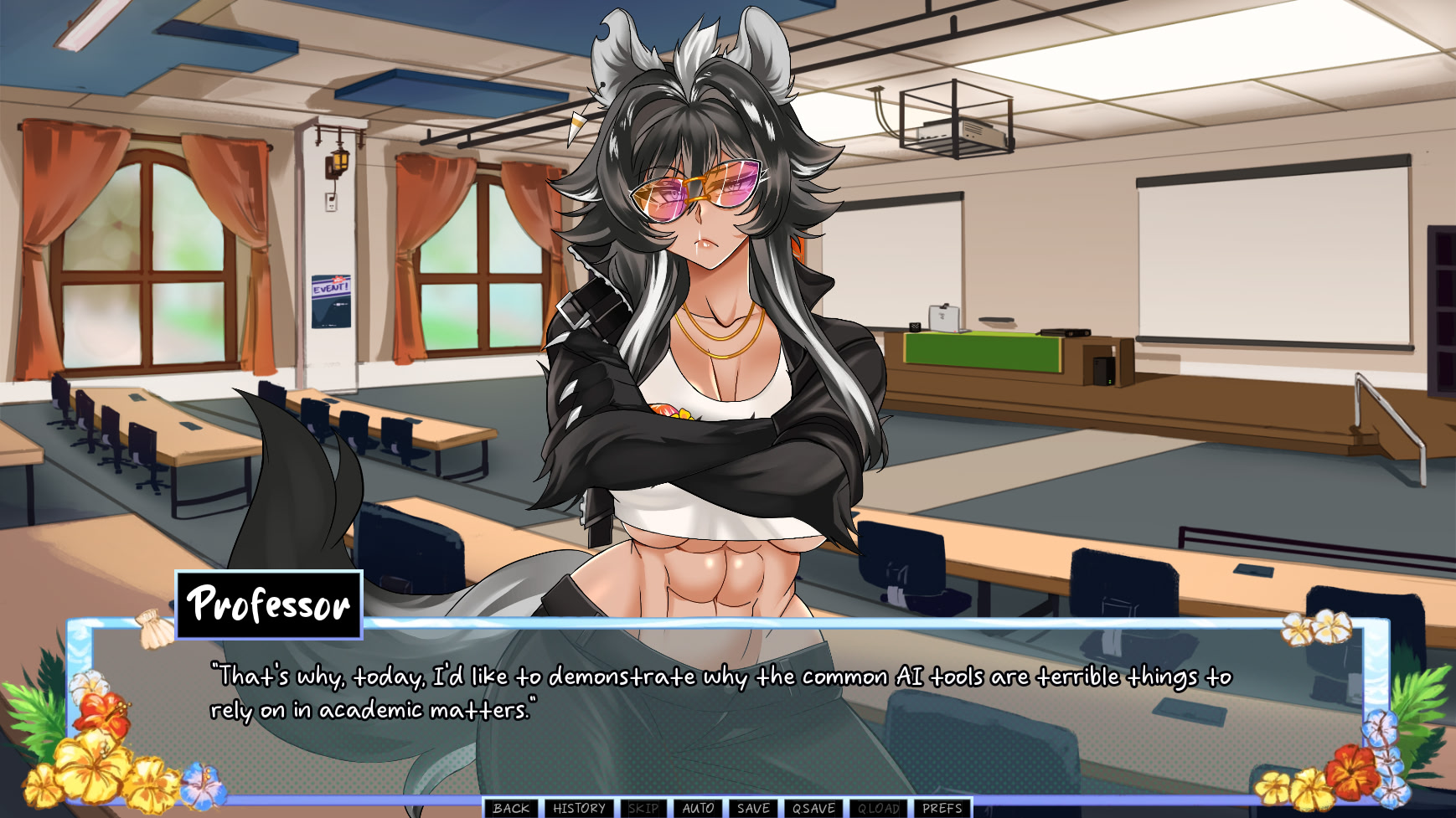Quick save using QSAVE
1456x818 pixels.
pyautogui.click(x=813, y=808)
